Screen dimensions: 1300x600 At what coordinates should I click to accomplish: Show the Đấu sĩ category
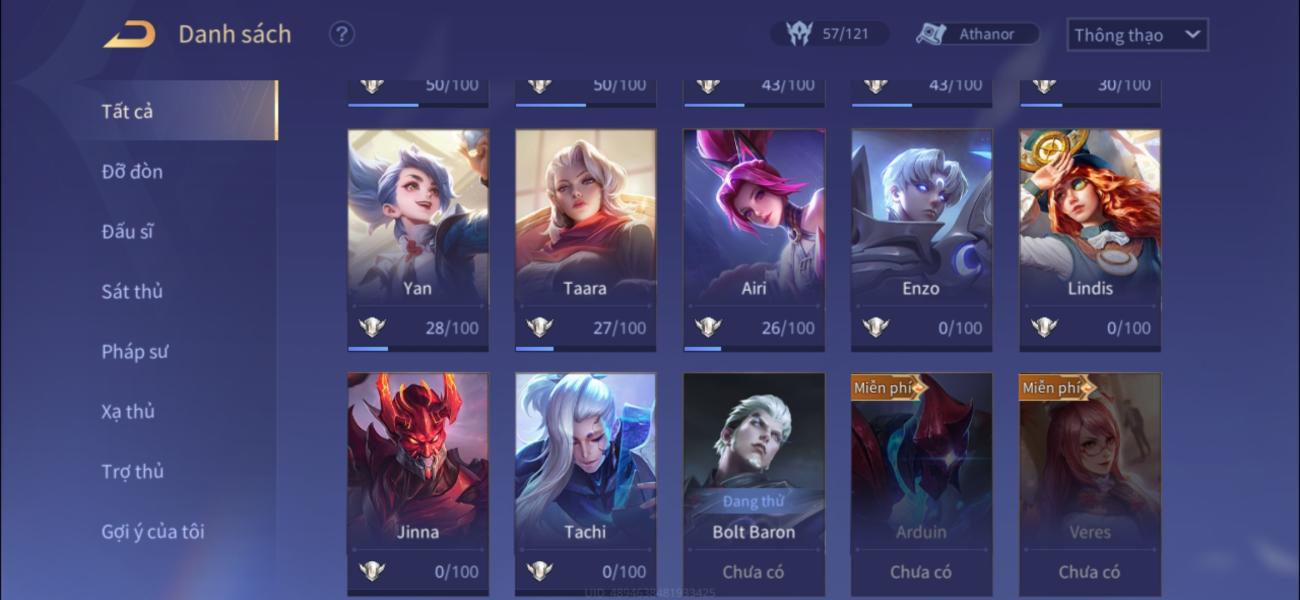(128, 231)
